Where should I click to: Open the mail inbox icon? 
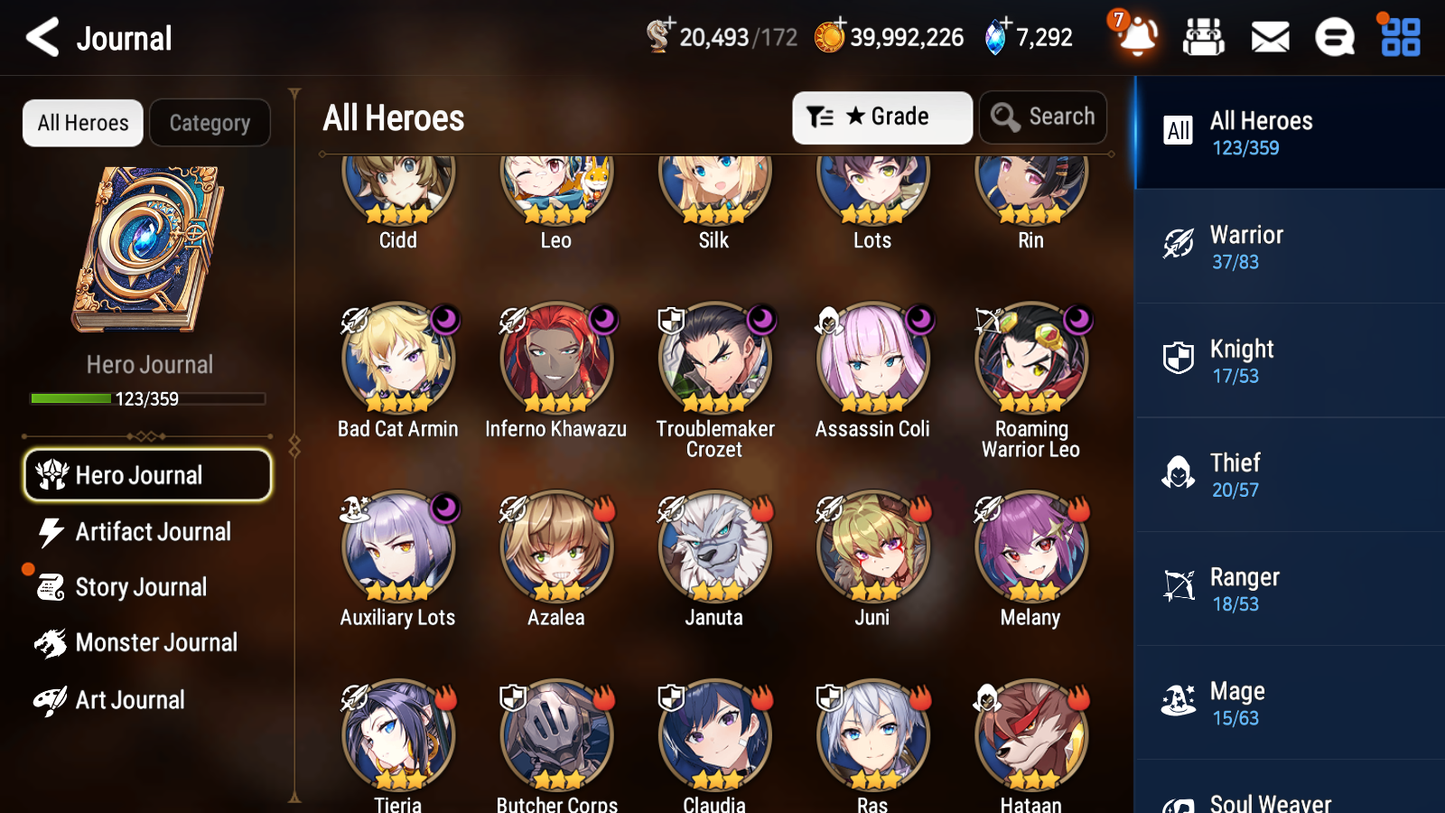1269,36
